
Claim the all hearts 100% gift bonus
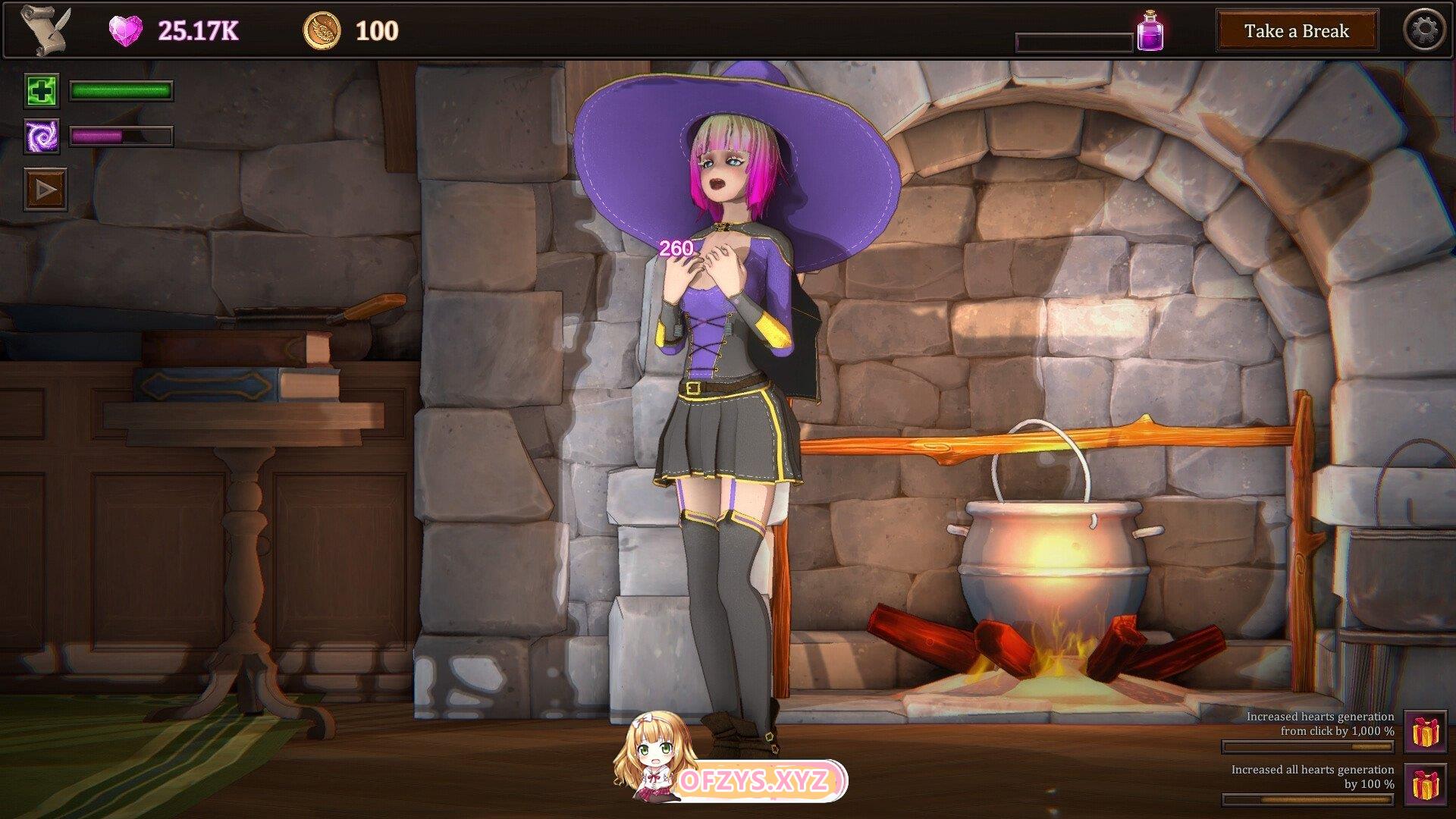1425,784
